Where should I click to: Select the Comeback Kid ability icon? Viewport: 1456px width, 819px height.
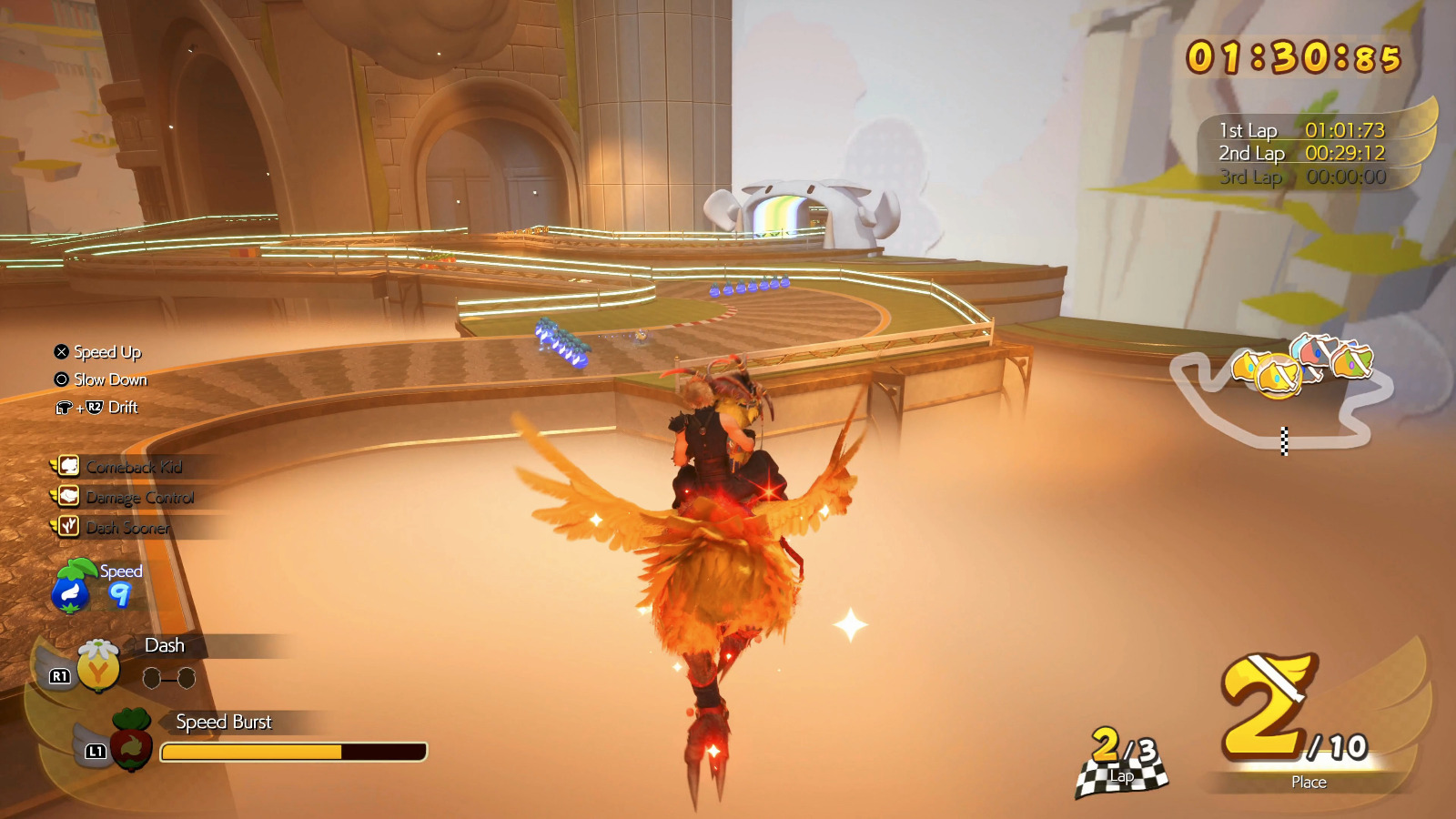click(x=68, y=466)
